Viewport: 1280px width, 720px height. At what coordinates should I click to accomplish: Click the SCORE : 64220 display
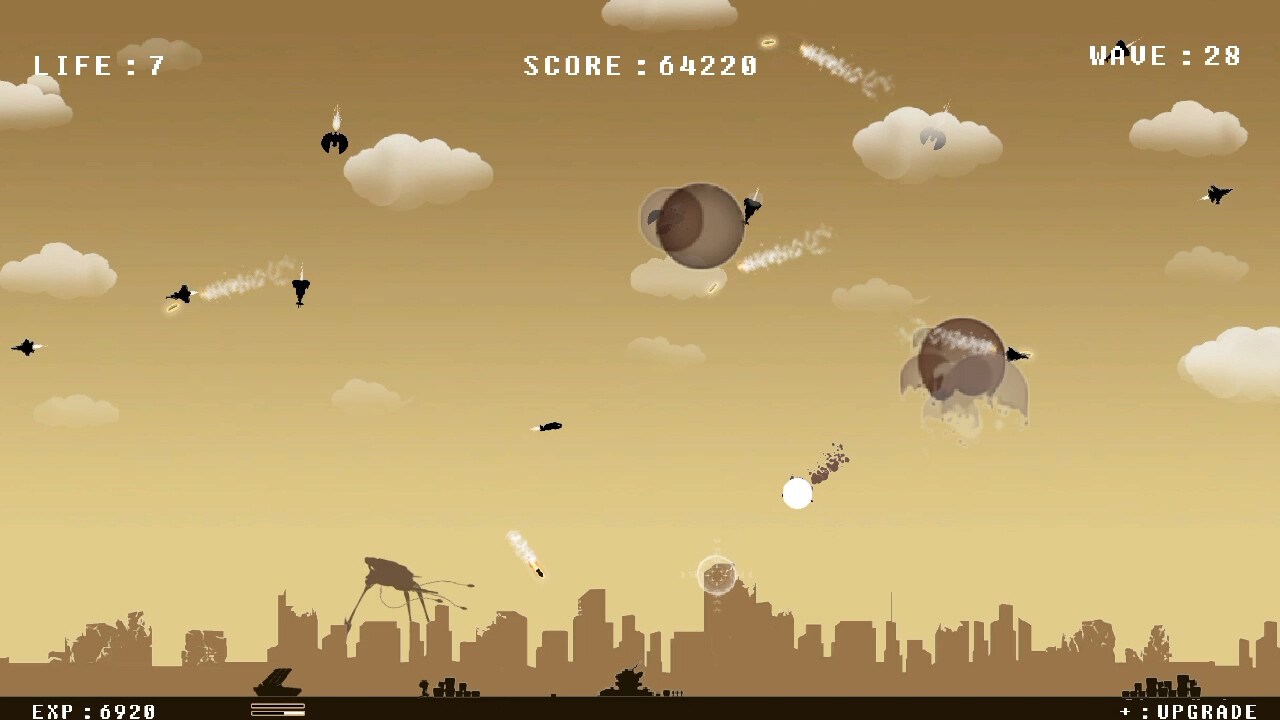pyautogui.click(x=638, y=64)
